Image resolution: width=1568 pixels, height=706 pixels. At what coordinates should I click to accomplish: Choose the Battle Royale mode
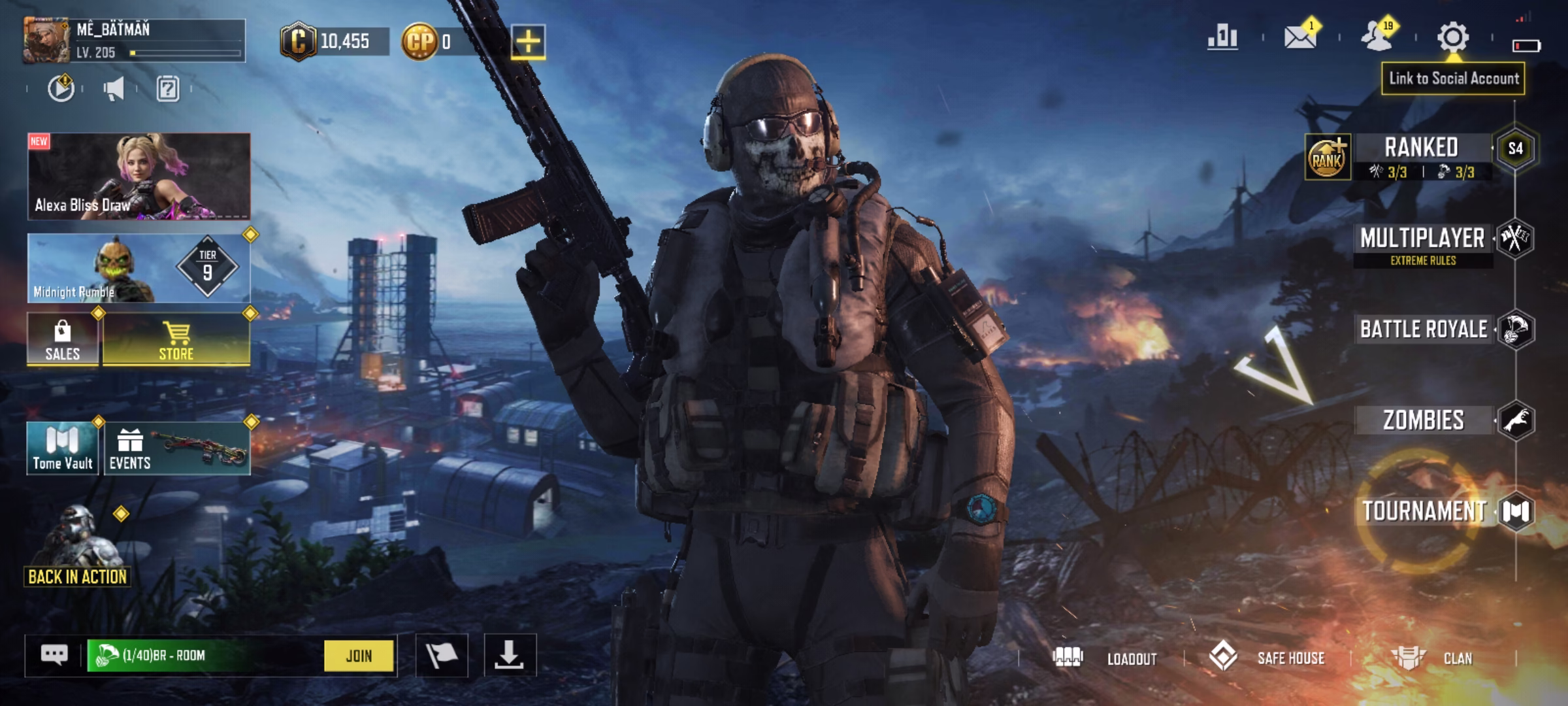click(1424, 329)
